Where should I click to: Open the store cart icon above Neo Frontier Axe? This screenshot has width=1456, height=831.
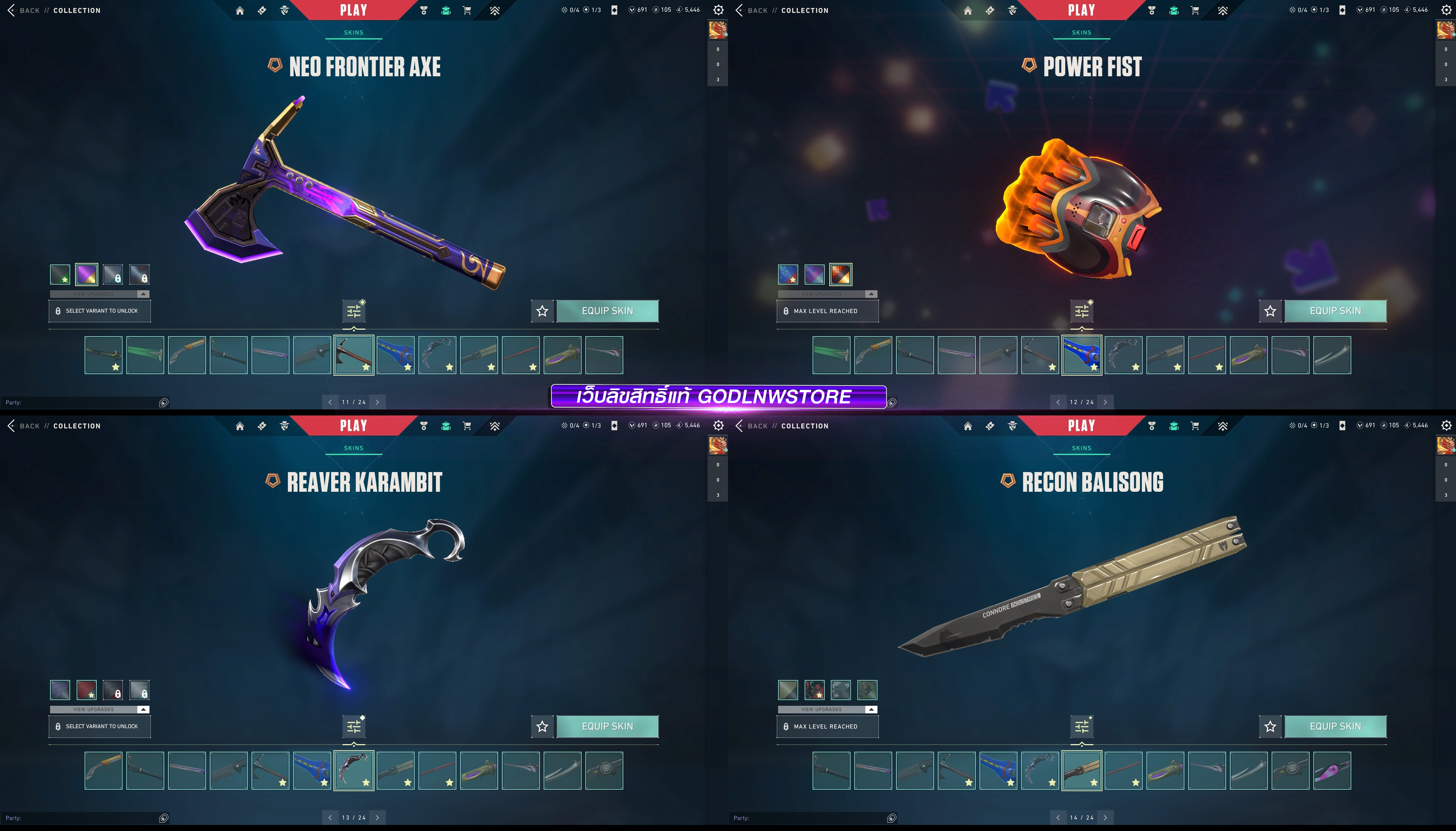point(467,10)
